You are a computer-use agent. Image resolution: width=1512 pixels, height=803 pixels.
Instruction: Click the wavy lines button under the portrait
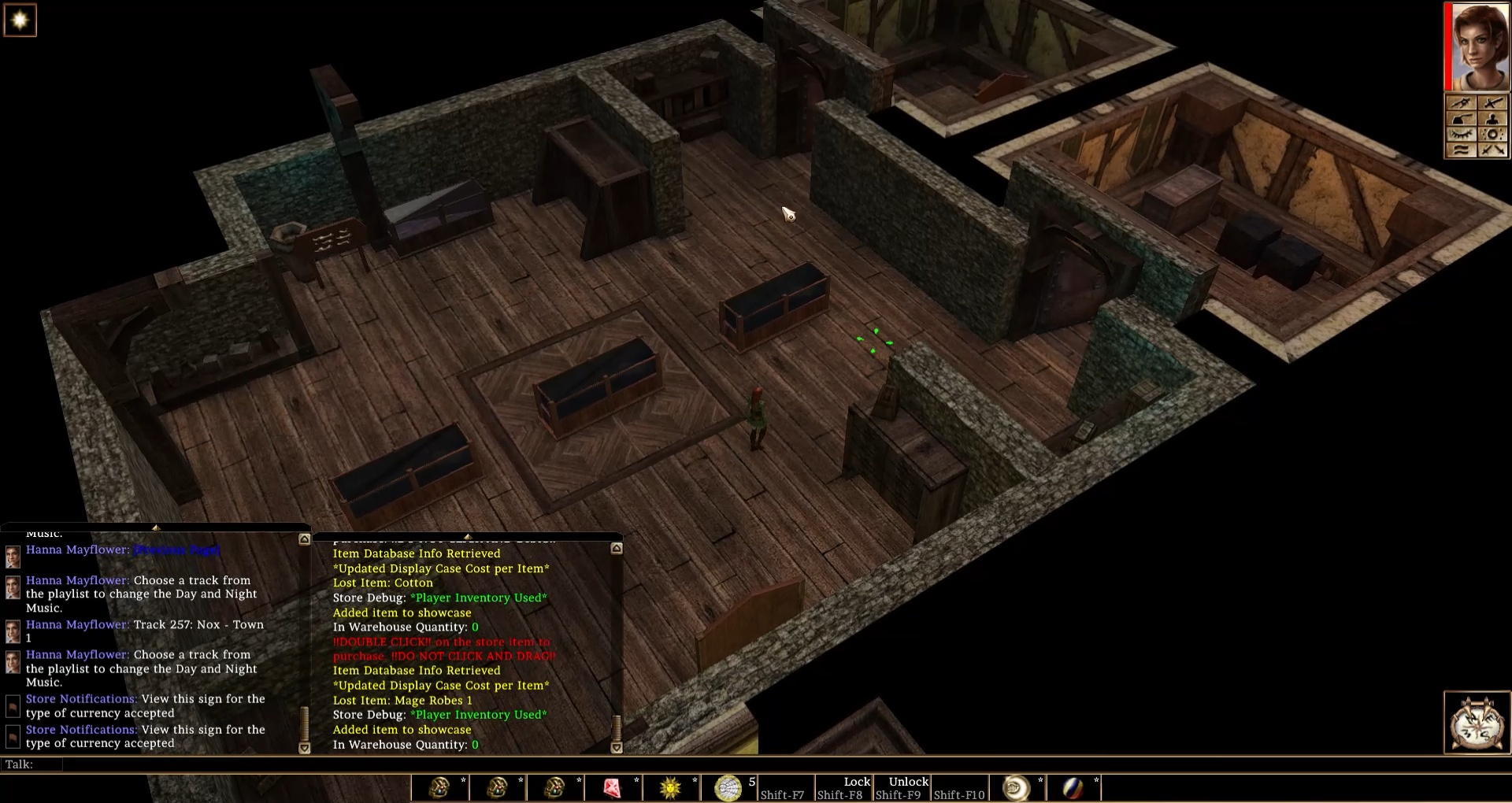click(1462, 150)
